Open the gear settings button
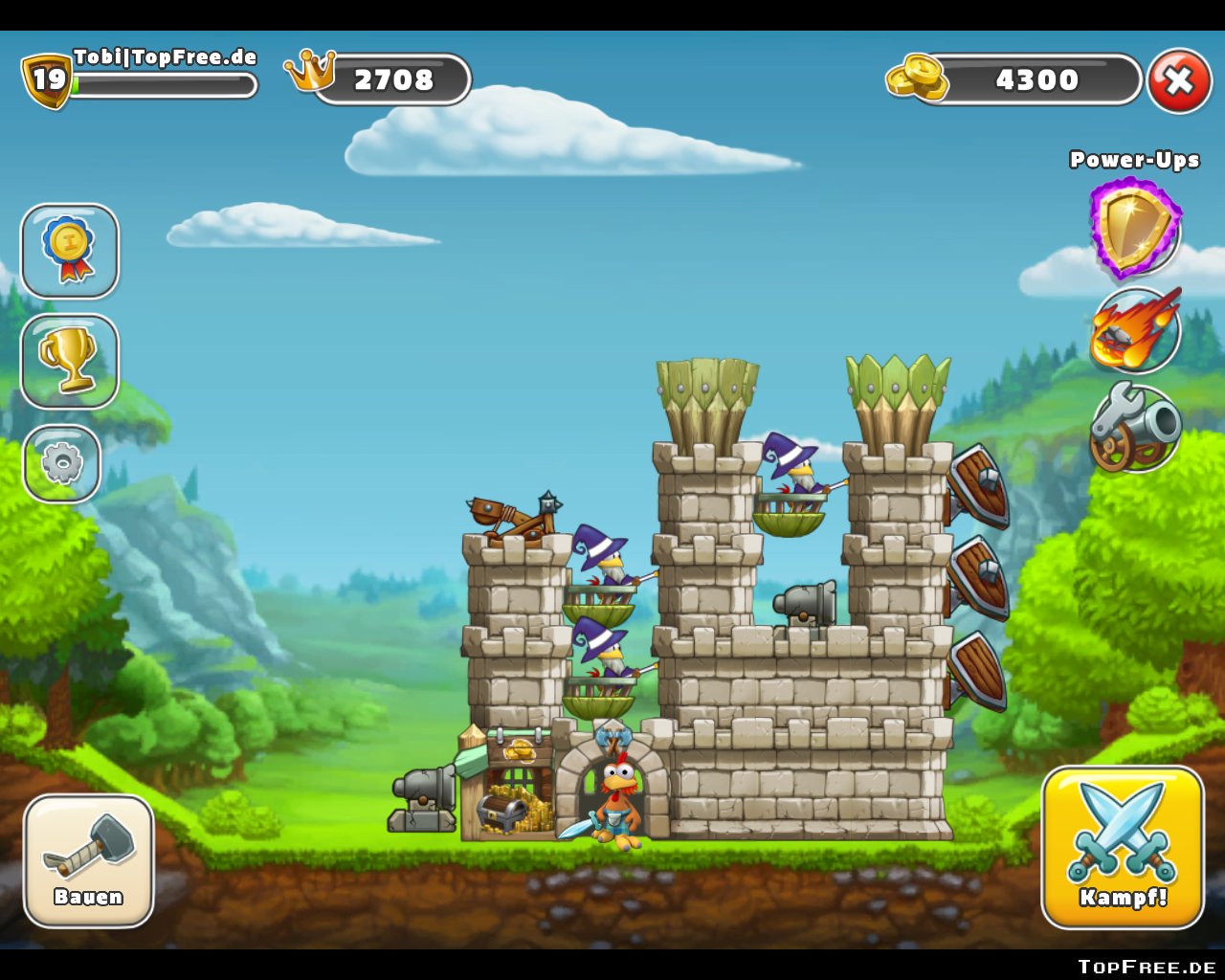This screenshot has width=1225, height=980. (x=62, y=464)
